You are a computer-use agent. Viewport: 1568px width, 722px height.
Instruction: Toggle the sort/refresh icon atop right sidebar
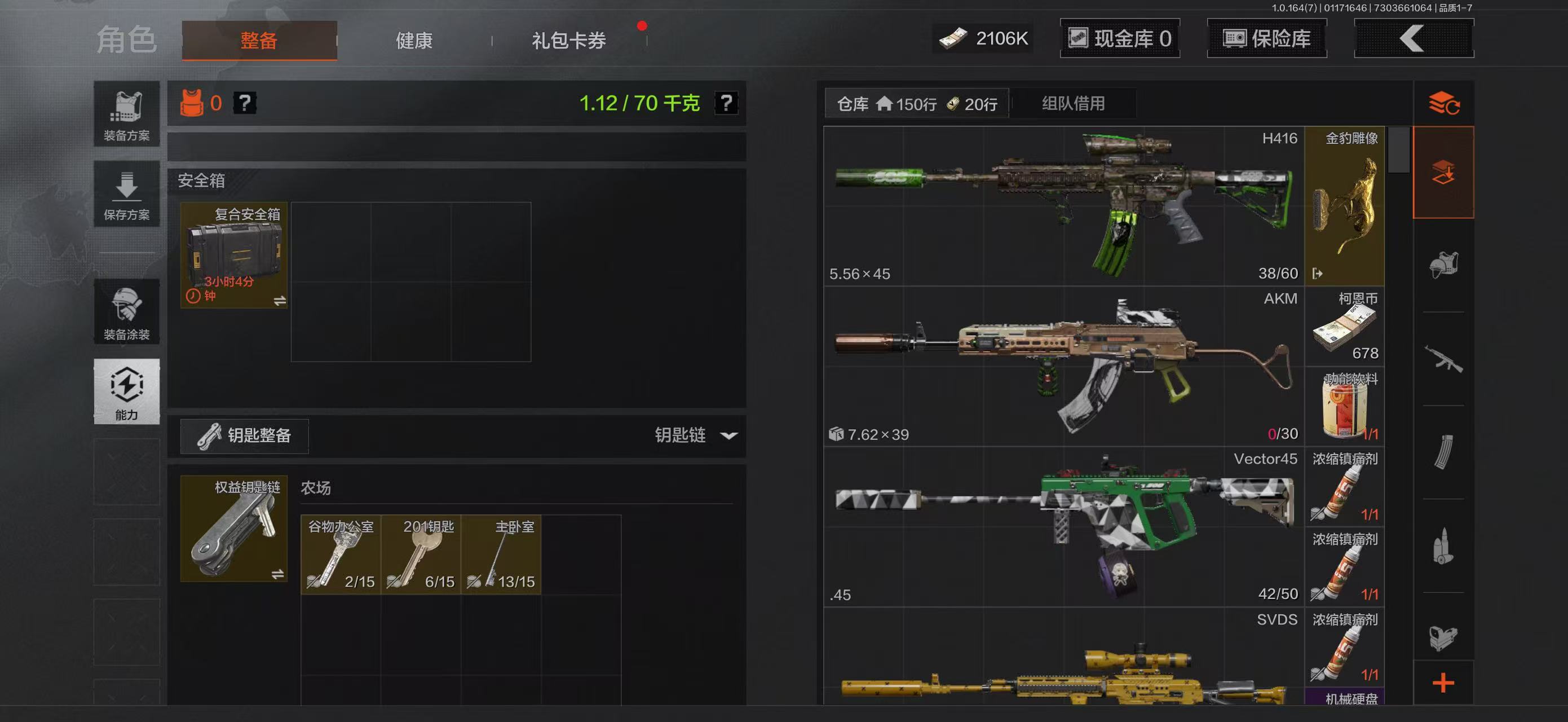[1444, 103]
